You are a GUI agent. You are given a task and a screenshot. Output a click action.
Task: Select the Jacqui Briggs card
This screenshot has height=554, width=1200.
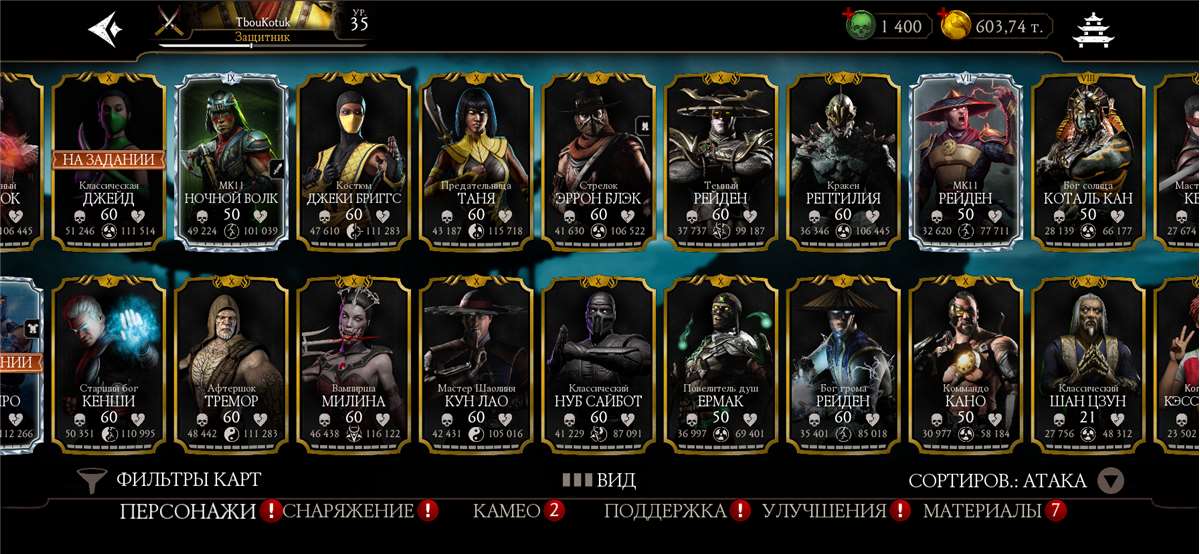[x=353, y=160]
